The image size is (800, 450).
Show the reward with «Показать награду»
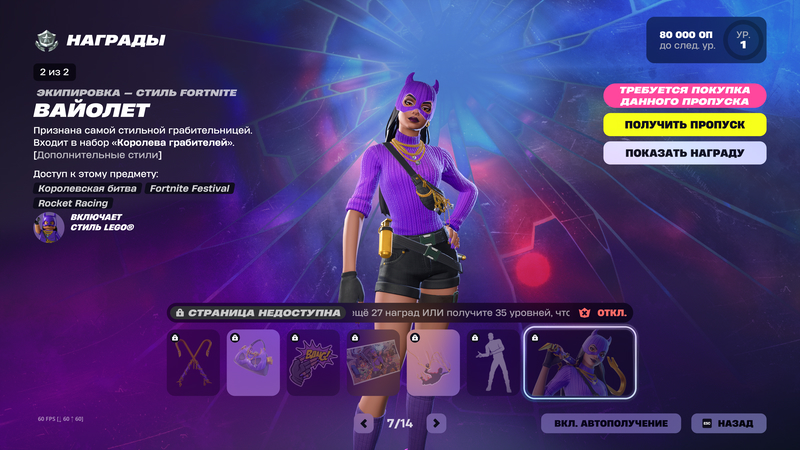(x=685, y=153)
